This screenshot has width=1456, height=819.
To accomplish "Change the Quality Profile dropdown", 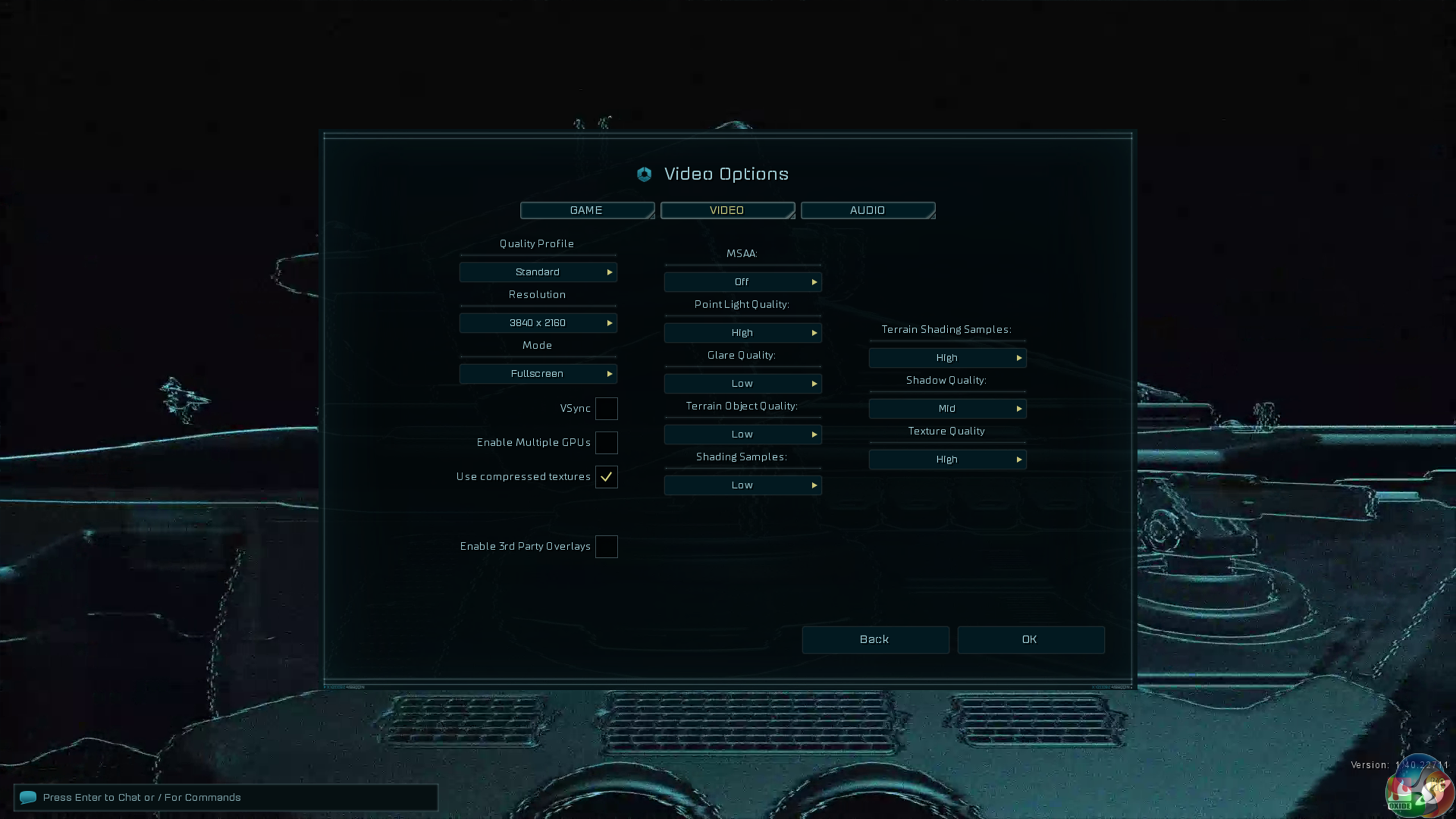I will pyautogui.click(x=538, y=272).
